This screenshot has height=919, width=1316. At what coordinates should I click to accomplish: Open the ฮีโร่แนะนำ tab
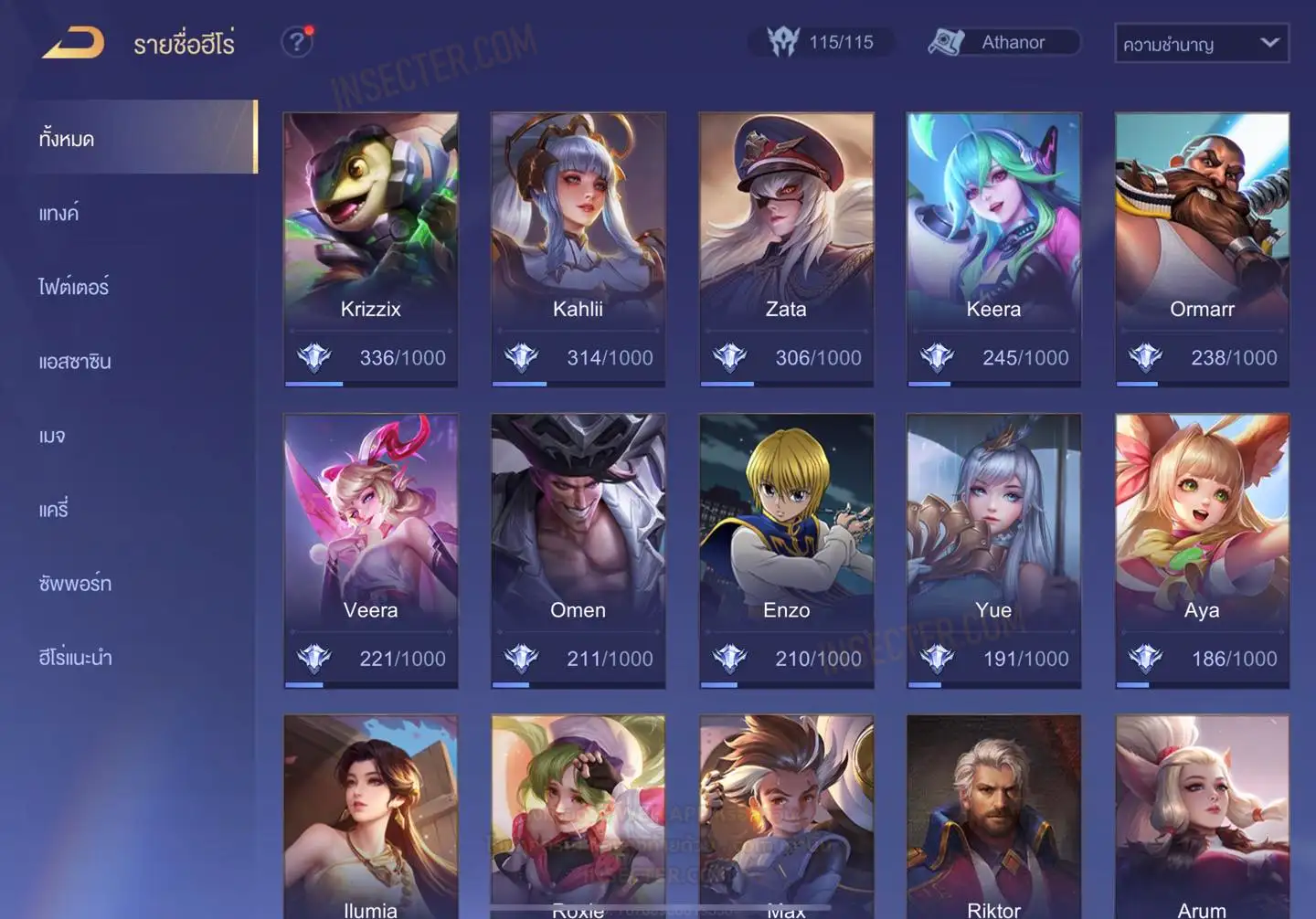pyautogui.click(x=75, y=658)
